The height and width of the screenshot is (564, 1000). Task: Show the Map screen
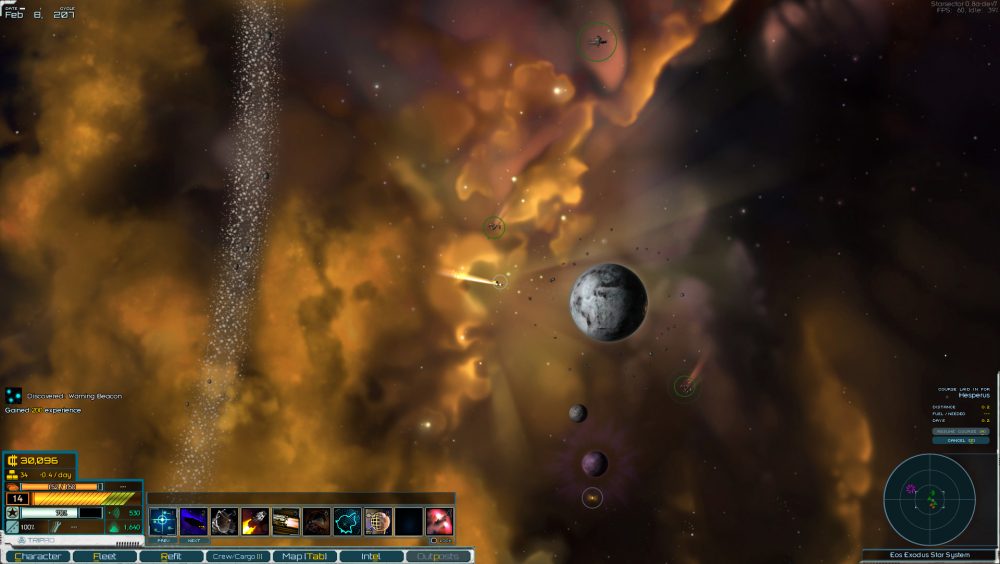pos(304,556)
